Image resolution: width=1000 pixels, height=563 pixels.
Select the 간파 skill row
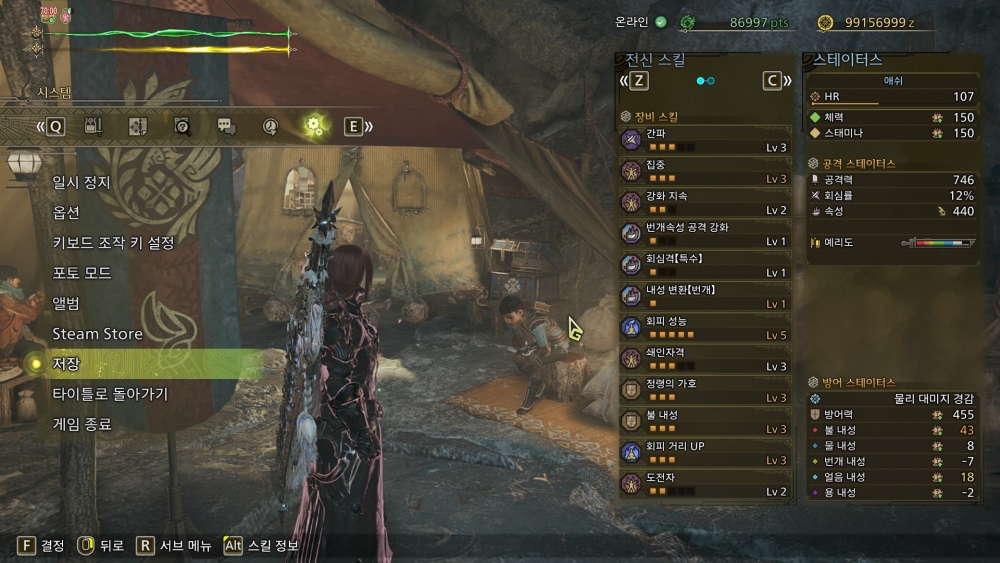click(704, 140)
